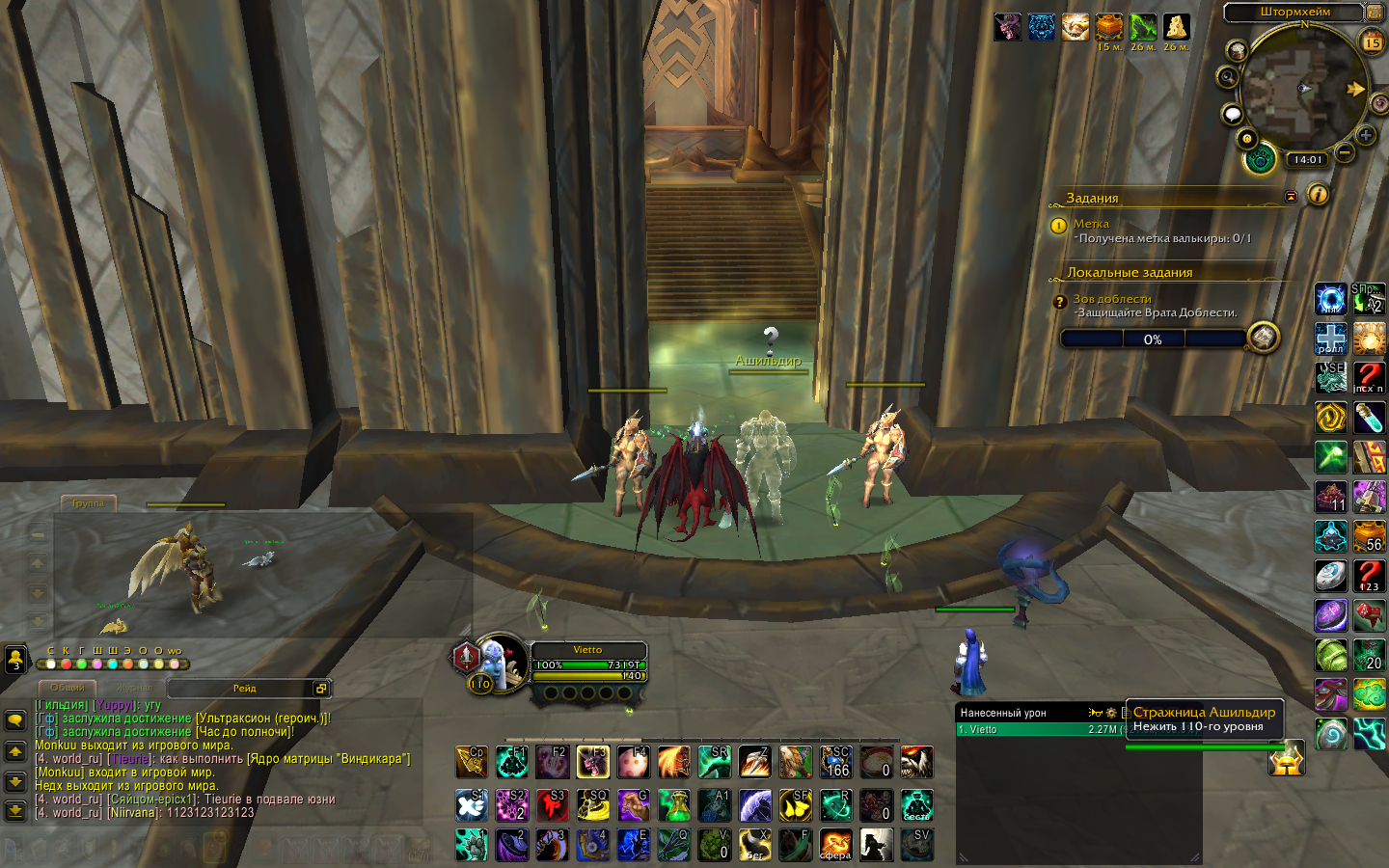Switch to the Журнал chat tab

pos(134,688)
